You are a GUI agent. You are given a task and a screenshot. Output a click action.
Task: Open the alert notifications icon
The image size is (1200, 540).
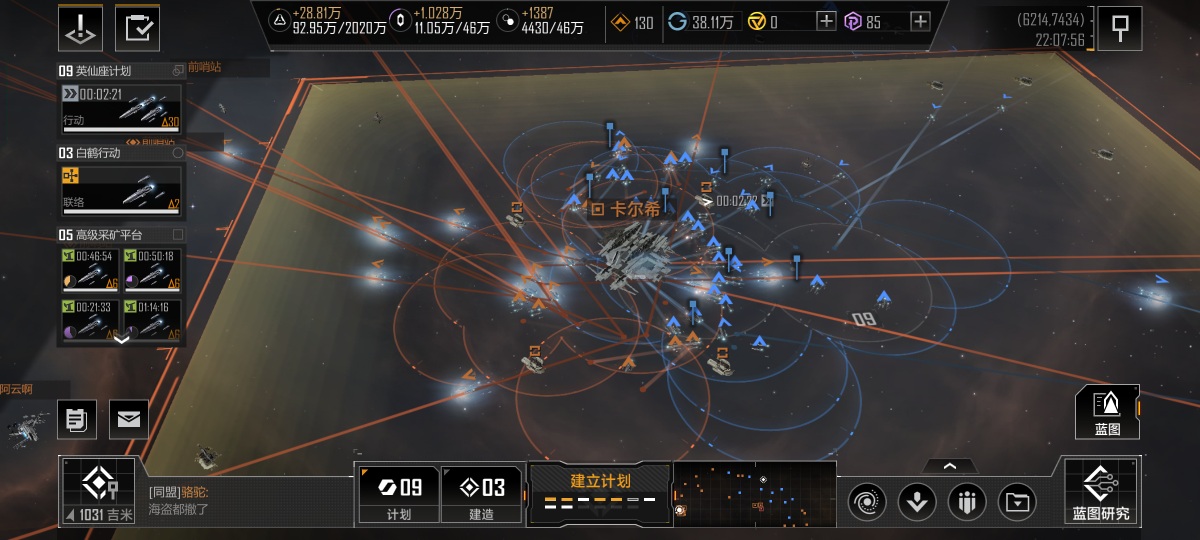(81, 28)
